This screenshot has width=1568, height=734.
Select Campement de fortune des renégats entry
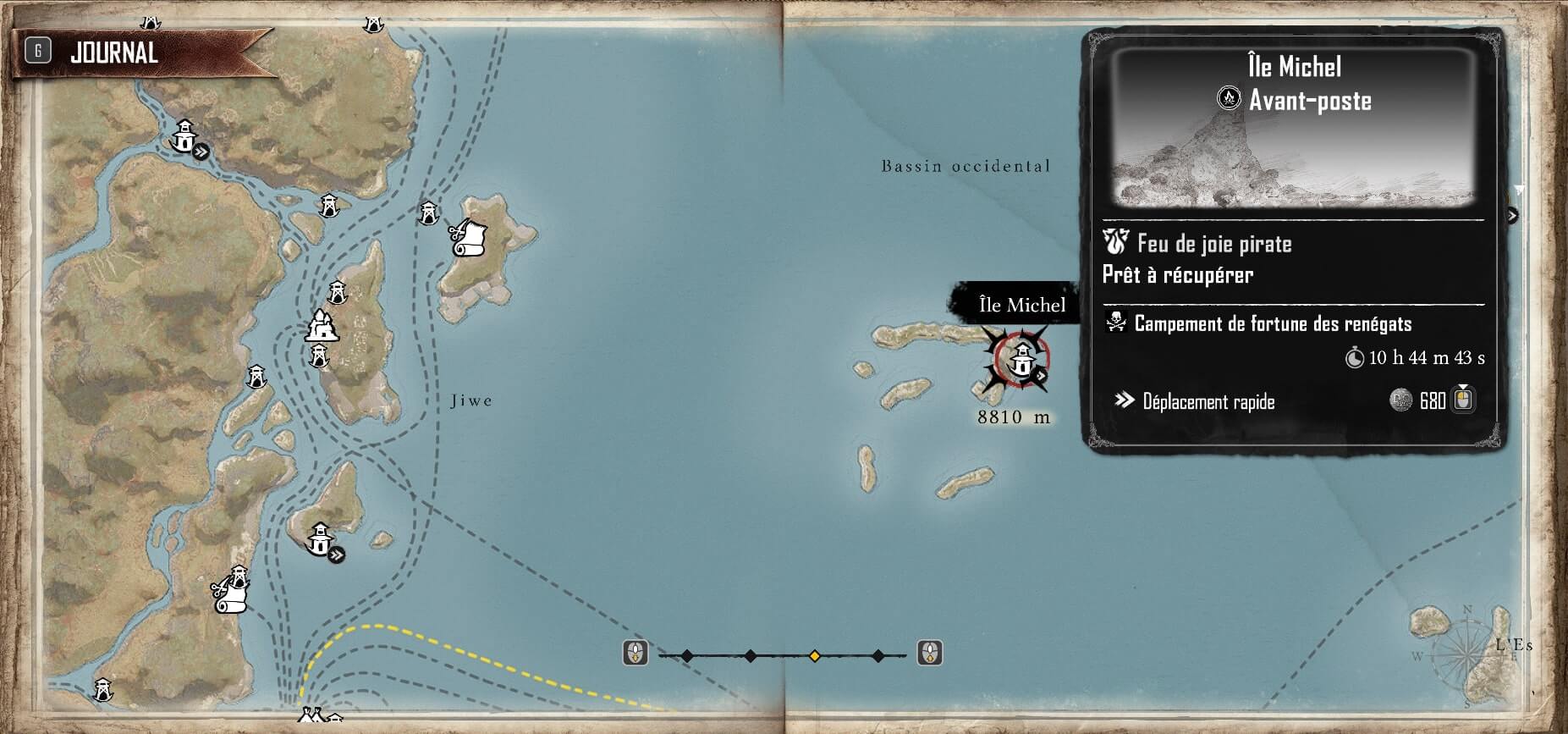1272,323
